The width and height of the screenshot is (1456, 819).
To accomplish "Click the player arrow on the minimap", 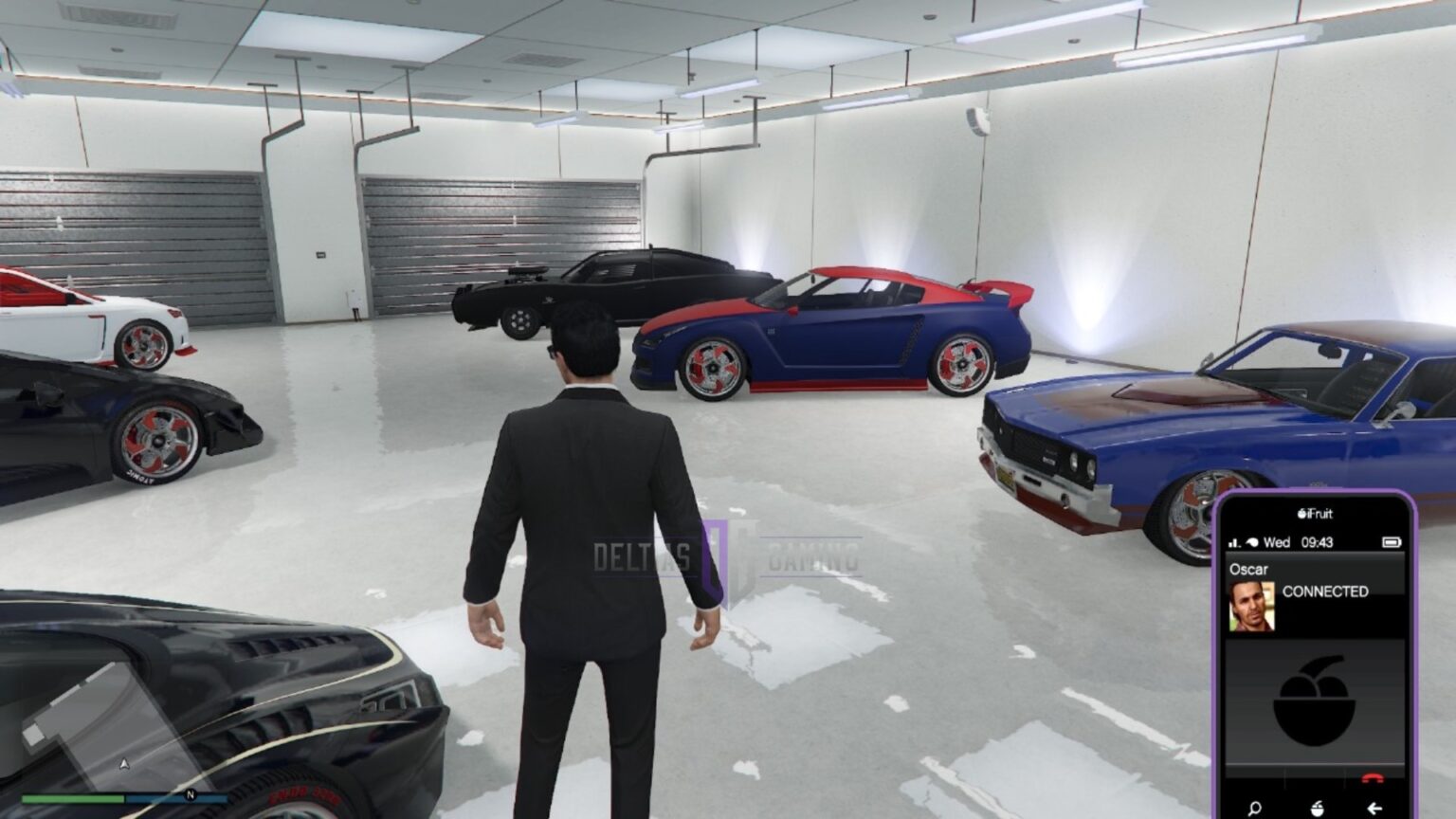I will [x=124, y=765].
